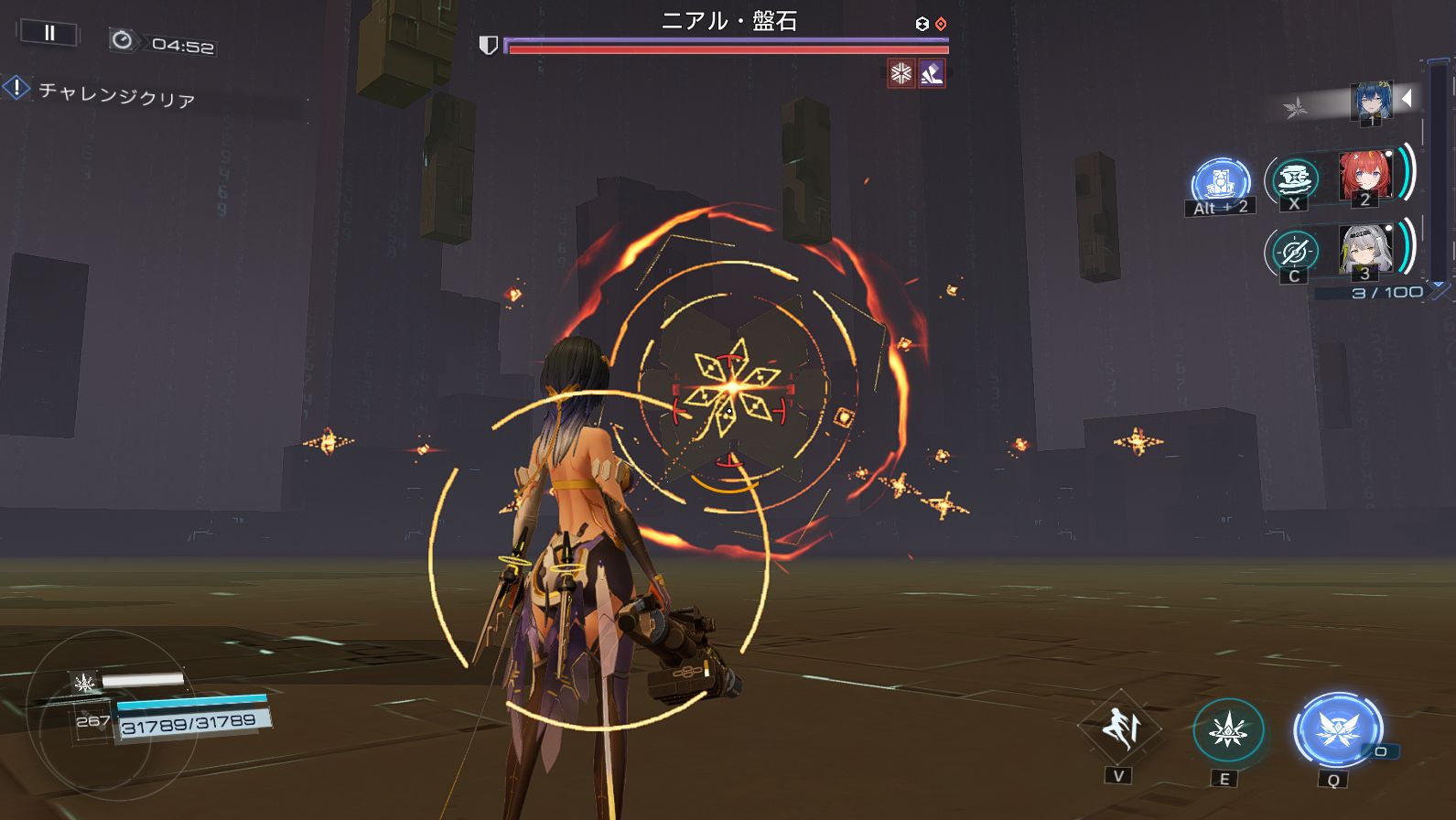The height and width of the screenshot is (820, 1456).
Task: Inspect the boss's snowflake status icon
Action: click(x=901, y=73)
